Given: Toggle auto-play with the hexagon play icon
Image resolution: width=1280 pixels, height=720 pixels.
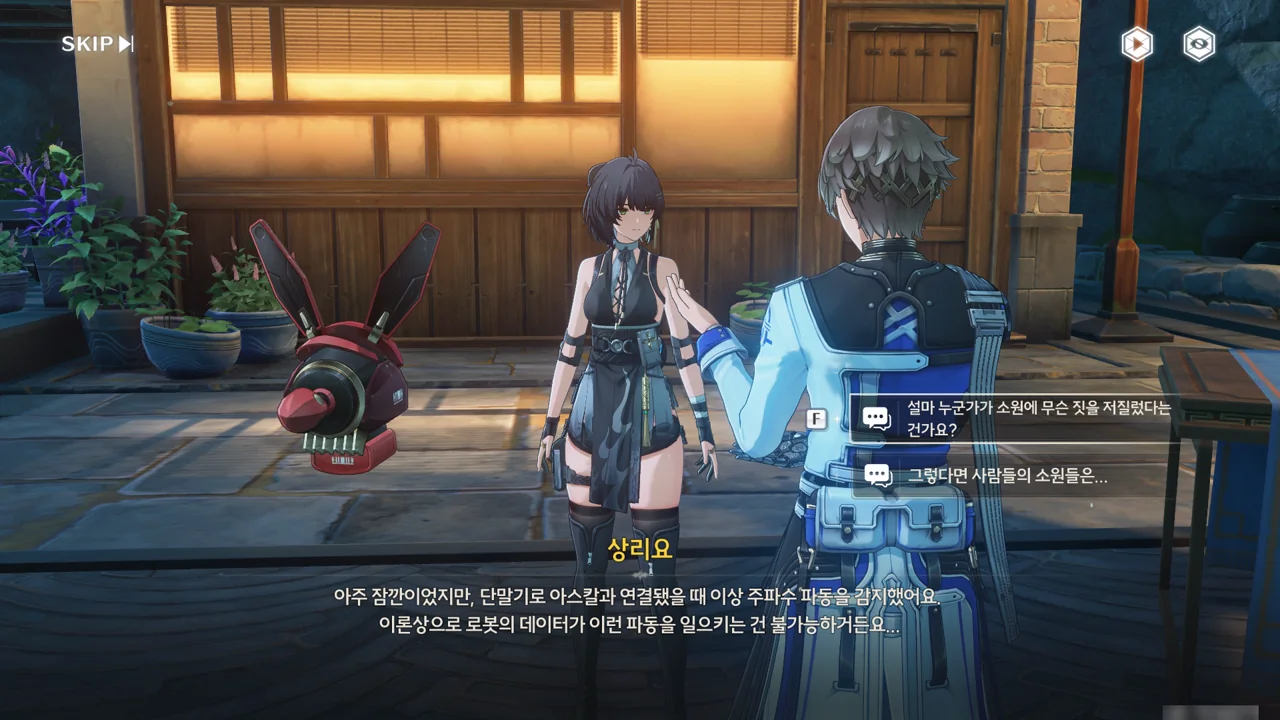Looking at the screenshot, I should [1136, 44].
